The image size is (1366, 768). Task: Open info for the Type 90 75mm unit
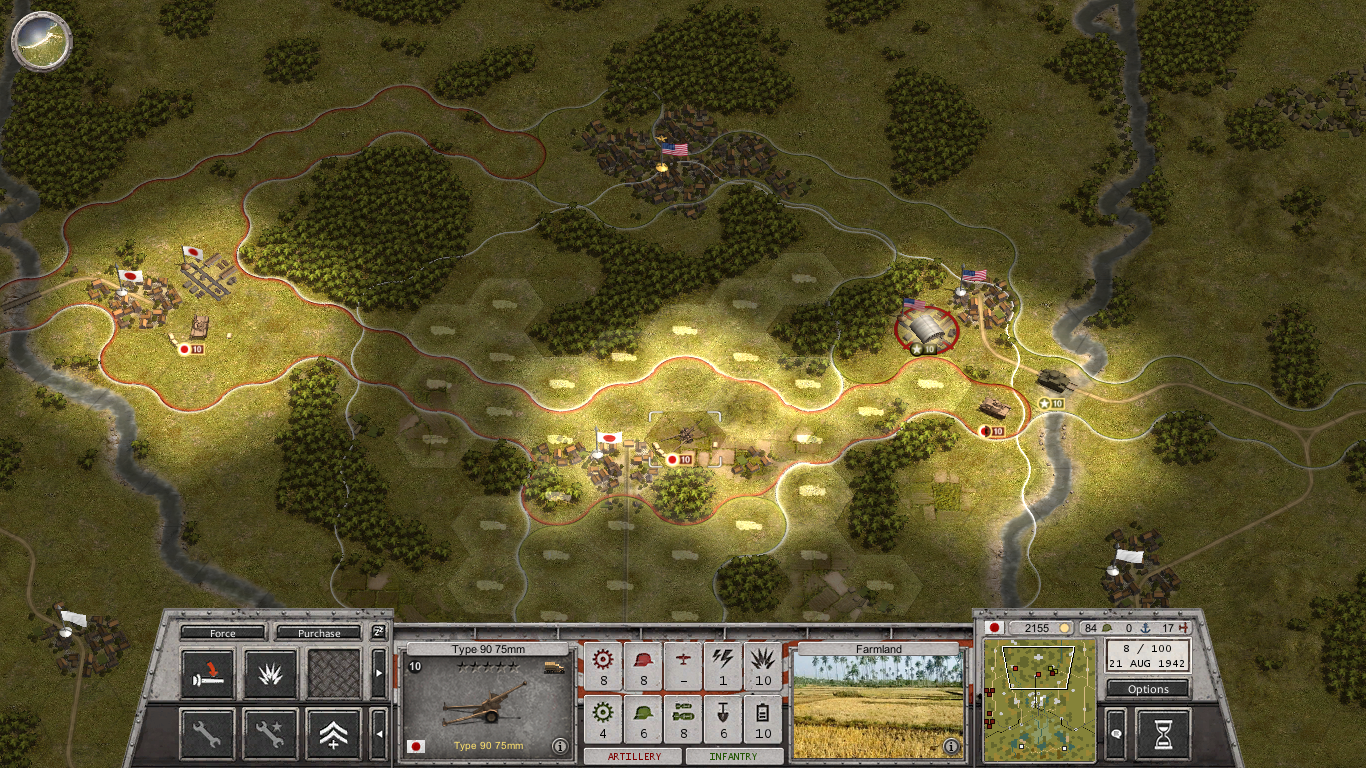click(x=559, y=746)
